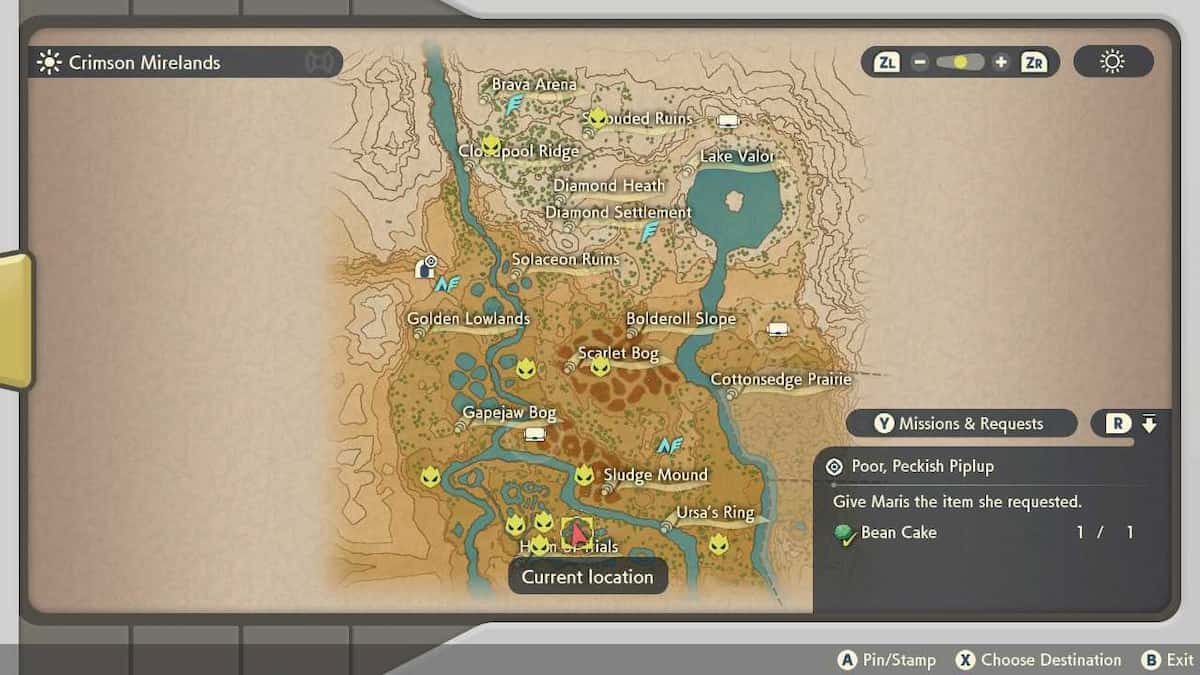Choose the Cottonsedge Prairie map label
Screen dimensions: 1200x675
(x=780, y=380)
